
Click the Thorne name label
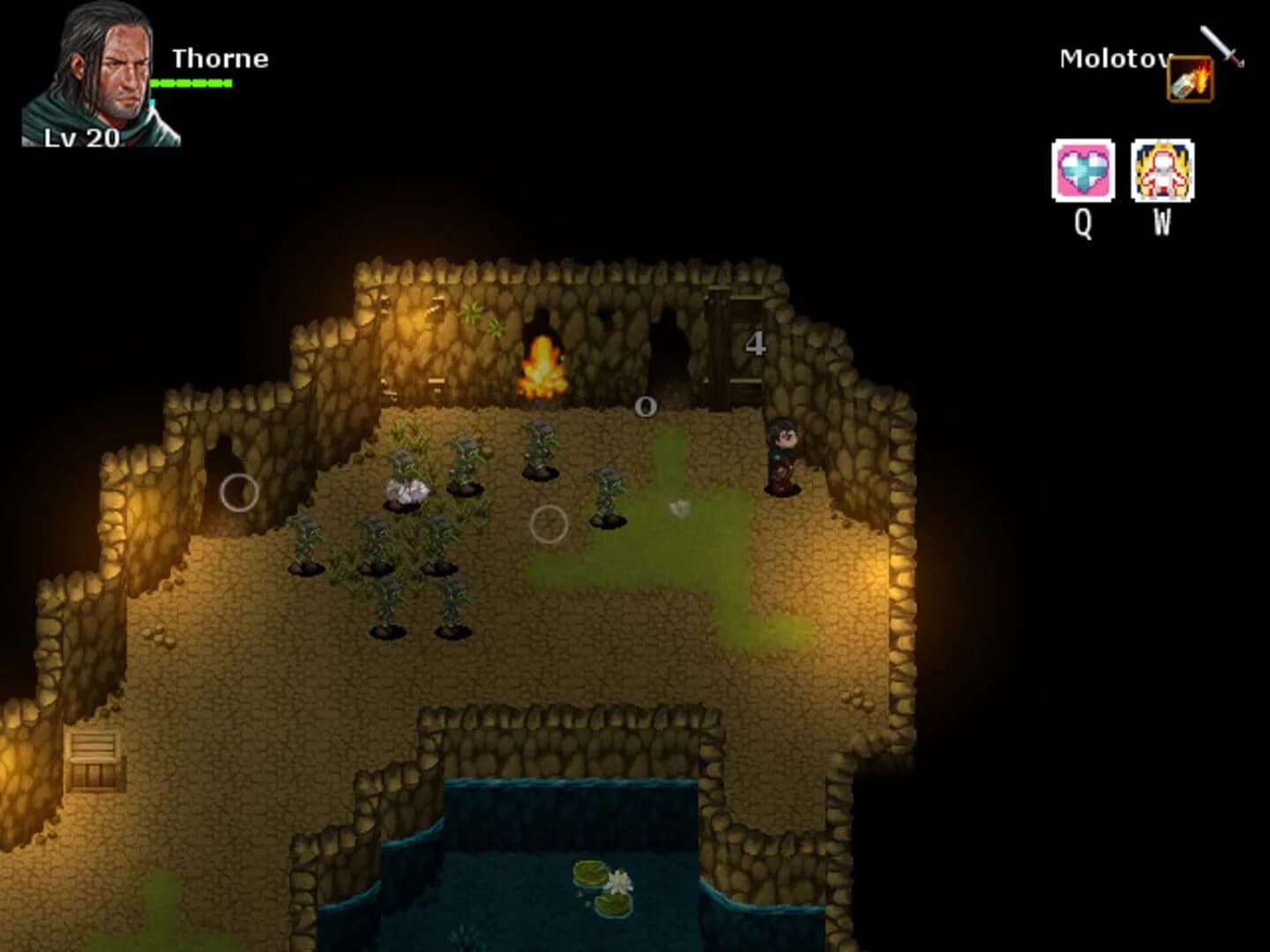coord(220,60)
